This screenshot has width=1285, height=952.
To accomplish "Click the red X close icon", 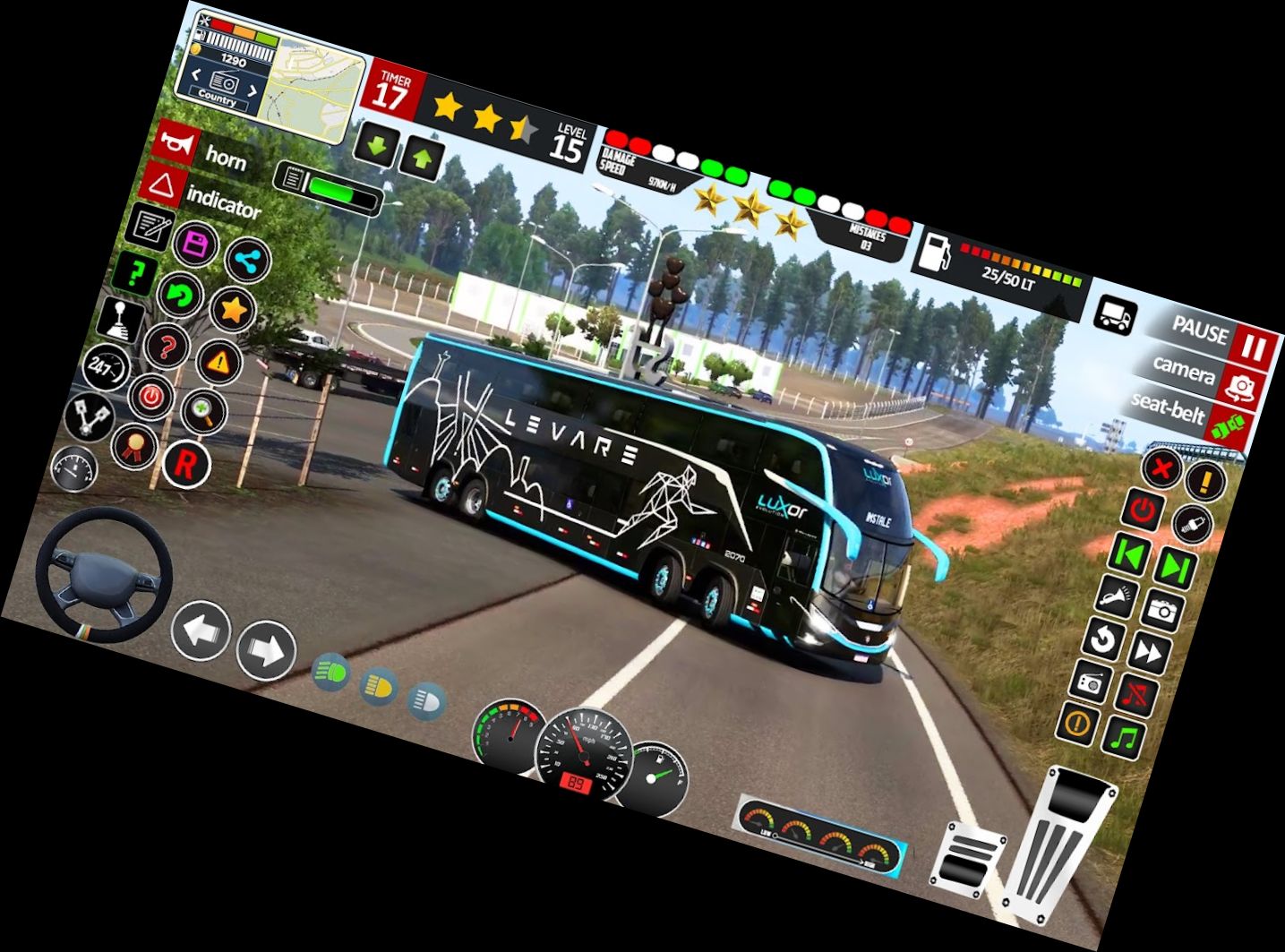I will point(1161,468).
